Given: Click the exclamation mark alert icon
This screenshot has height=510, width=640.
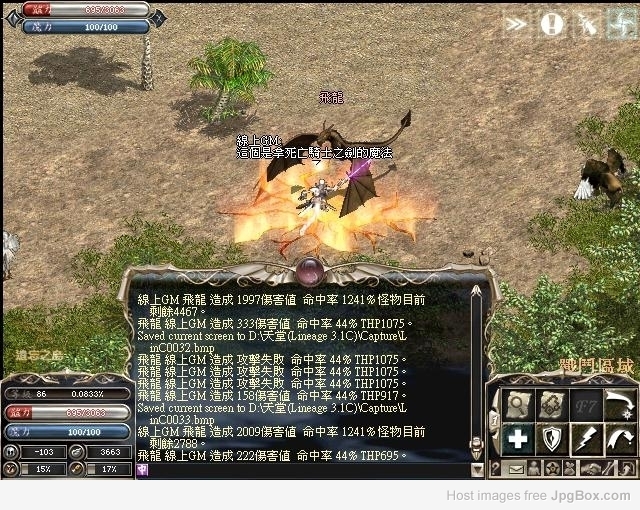Looking at the screenshot, I should (x=551, y=23).
